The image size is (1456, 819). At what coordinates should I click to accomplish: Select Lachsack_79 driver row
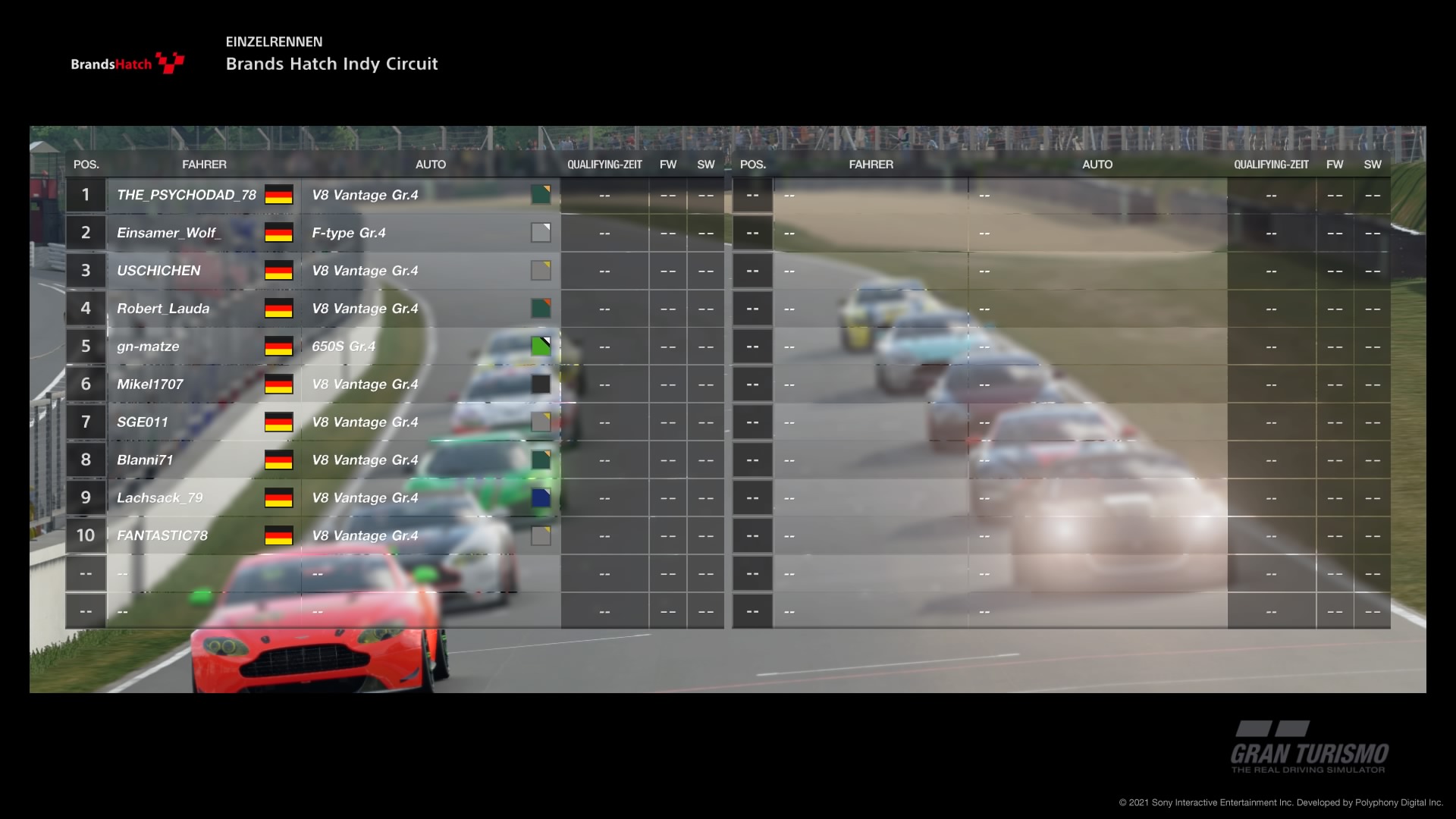point(160,498)
